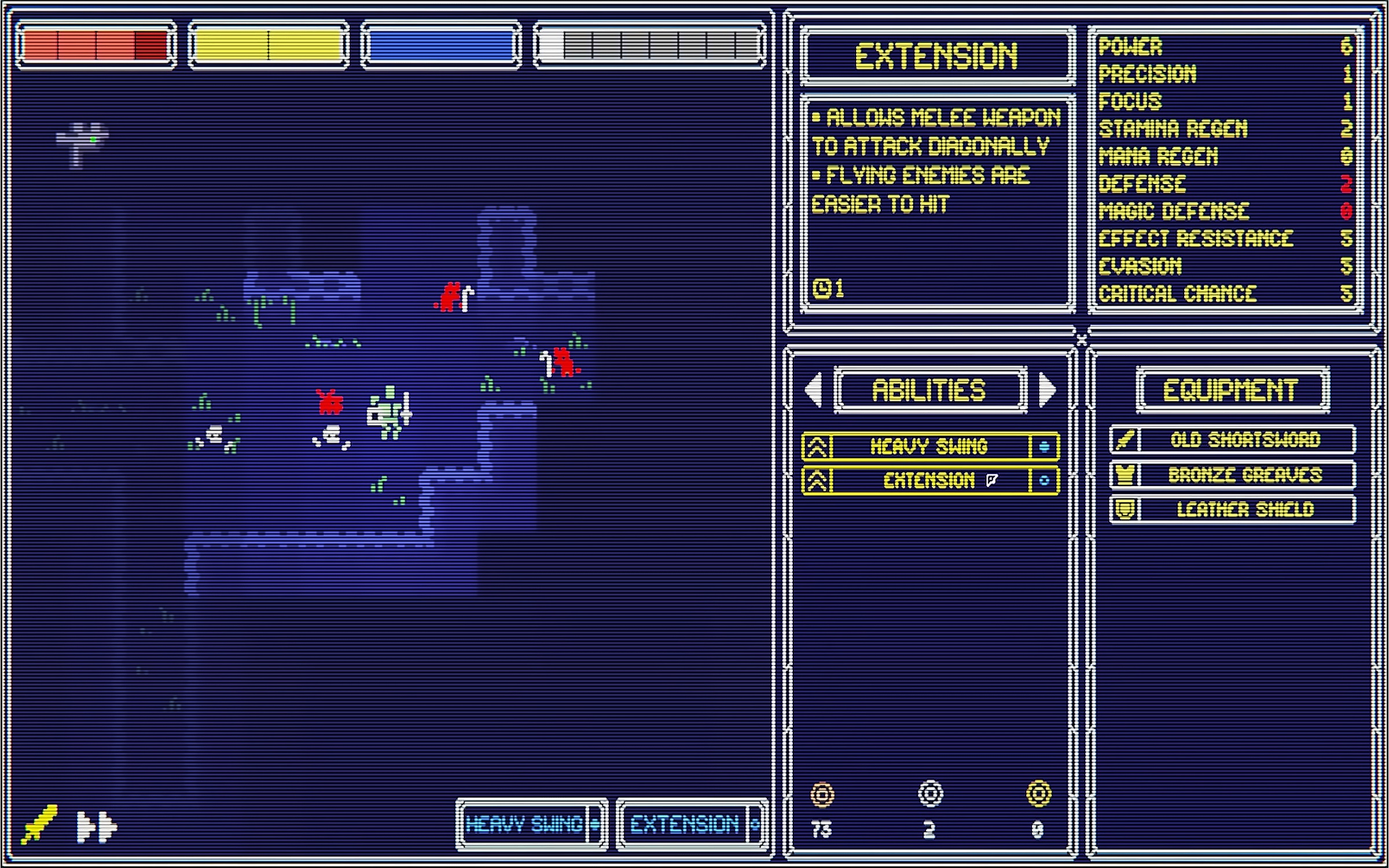Select the Bronze Greaves equipment slot
This screenshot has width=1389, height=868.
[x=1233, y=475]
